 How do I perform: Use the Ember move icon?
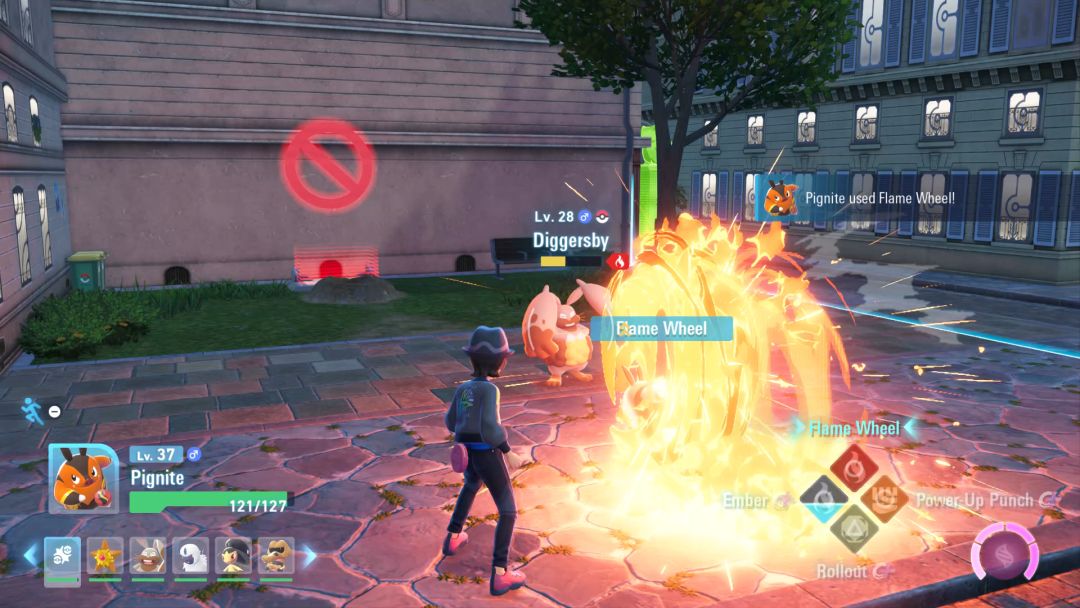coord(821,499)
